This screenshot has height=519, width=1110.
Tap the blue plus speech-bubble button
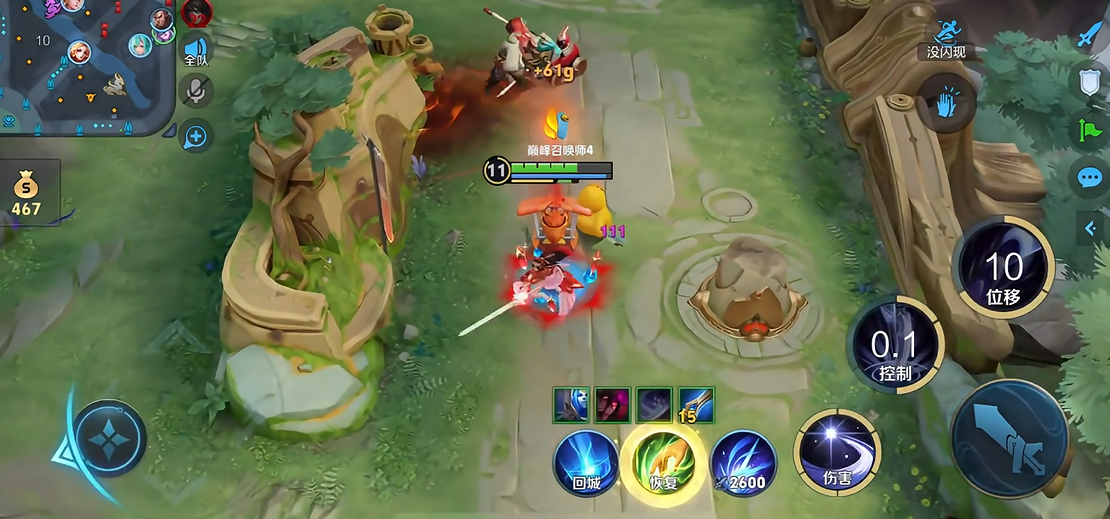pos(195,136)
